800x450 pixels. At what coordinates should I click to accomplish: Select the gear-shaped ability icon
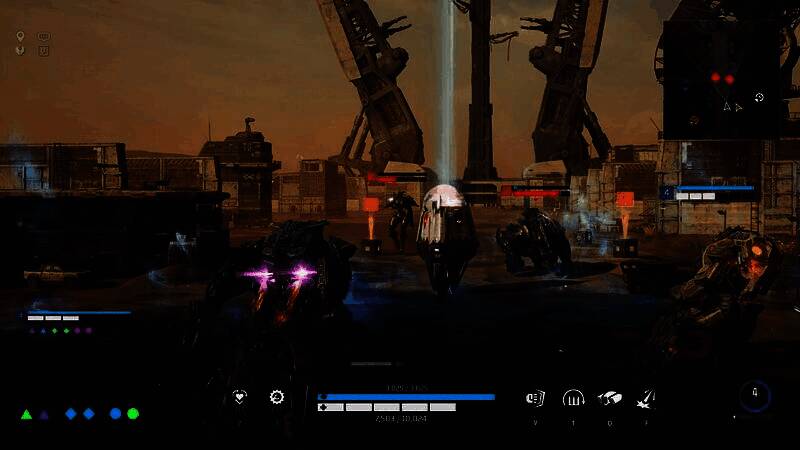tap(277, 397)
